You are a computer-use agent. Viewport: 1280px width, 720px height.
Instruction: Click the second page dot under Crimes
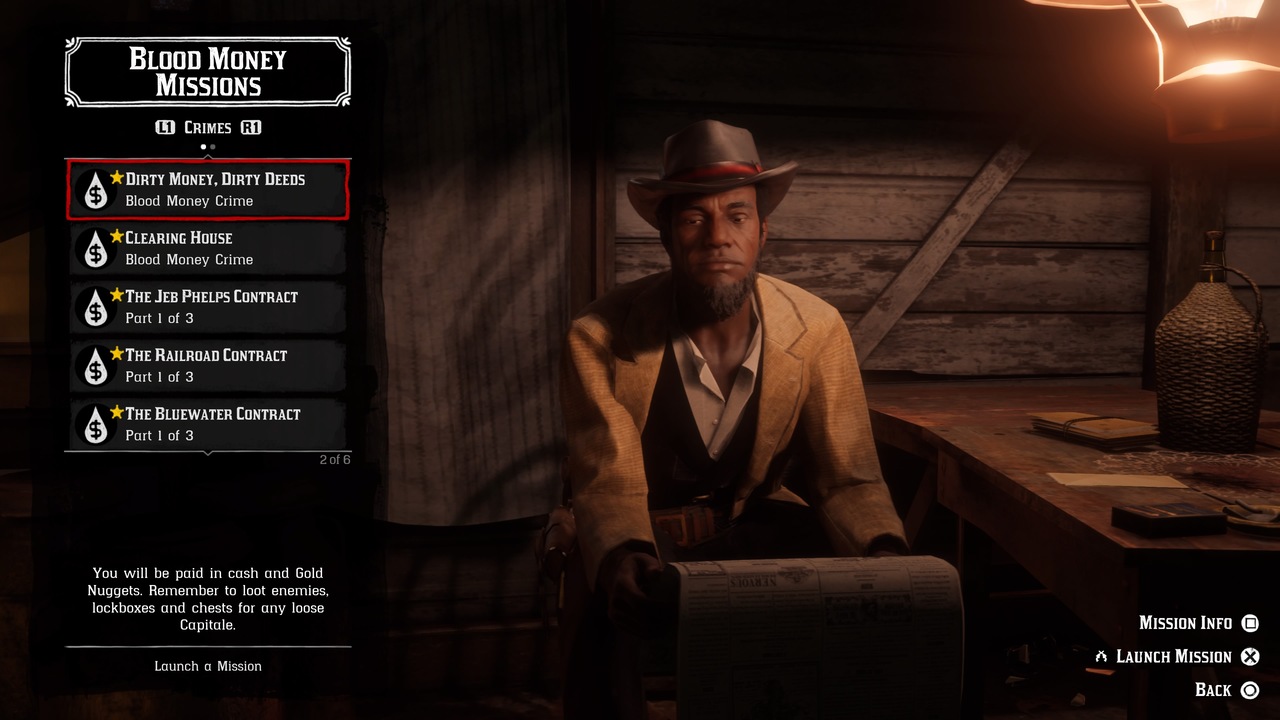pyautogui.click(x=211, y=146)
